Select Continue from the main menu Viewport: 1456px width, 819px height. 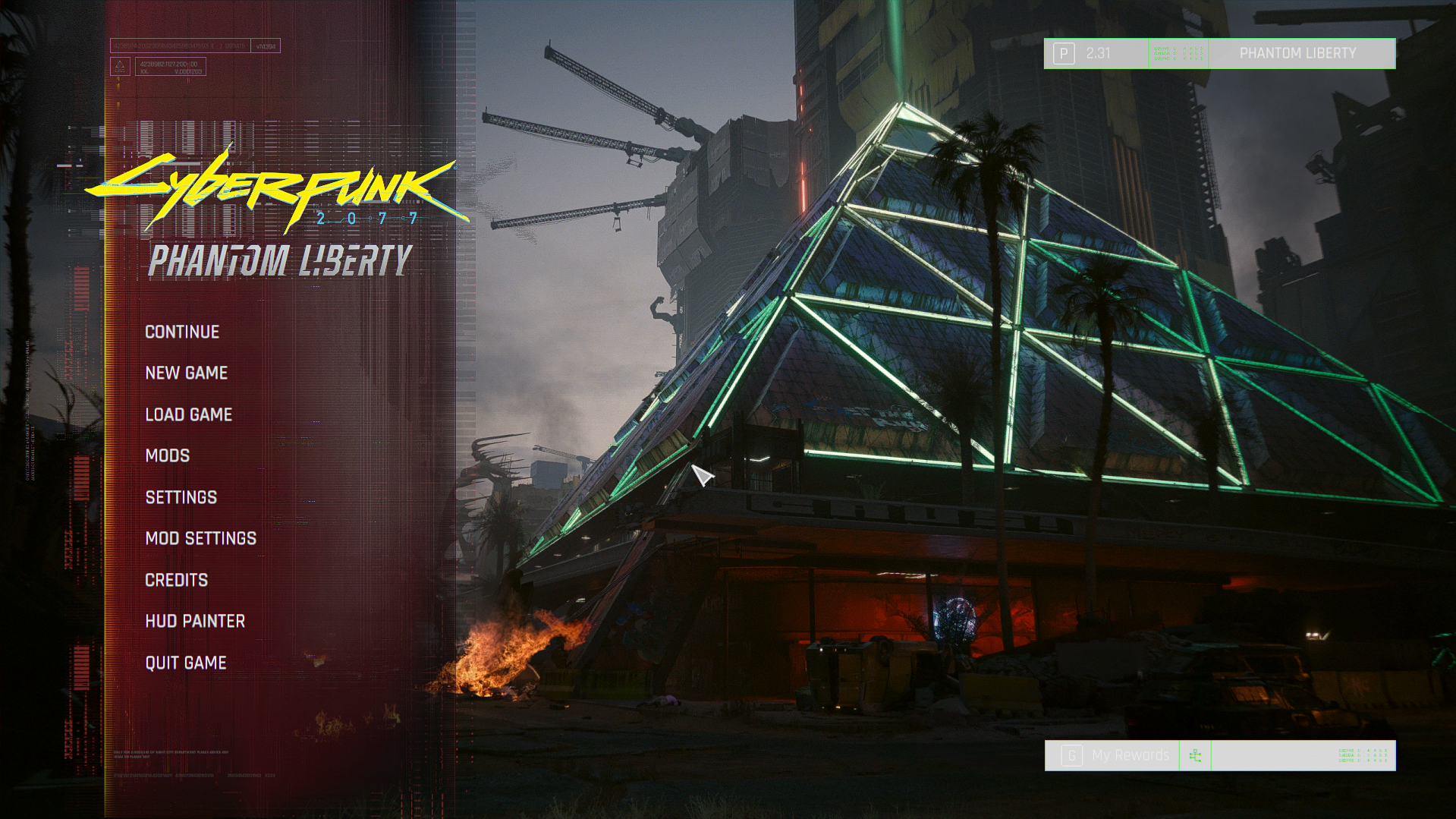click(182, 332)
